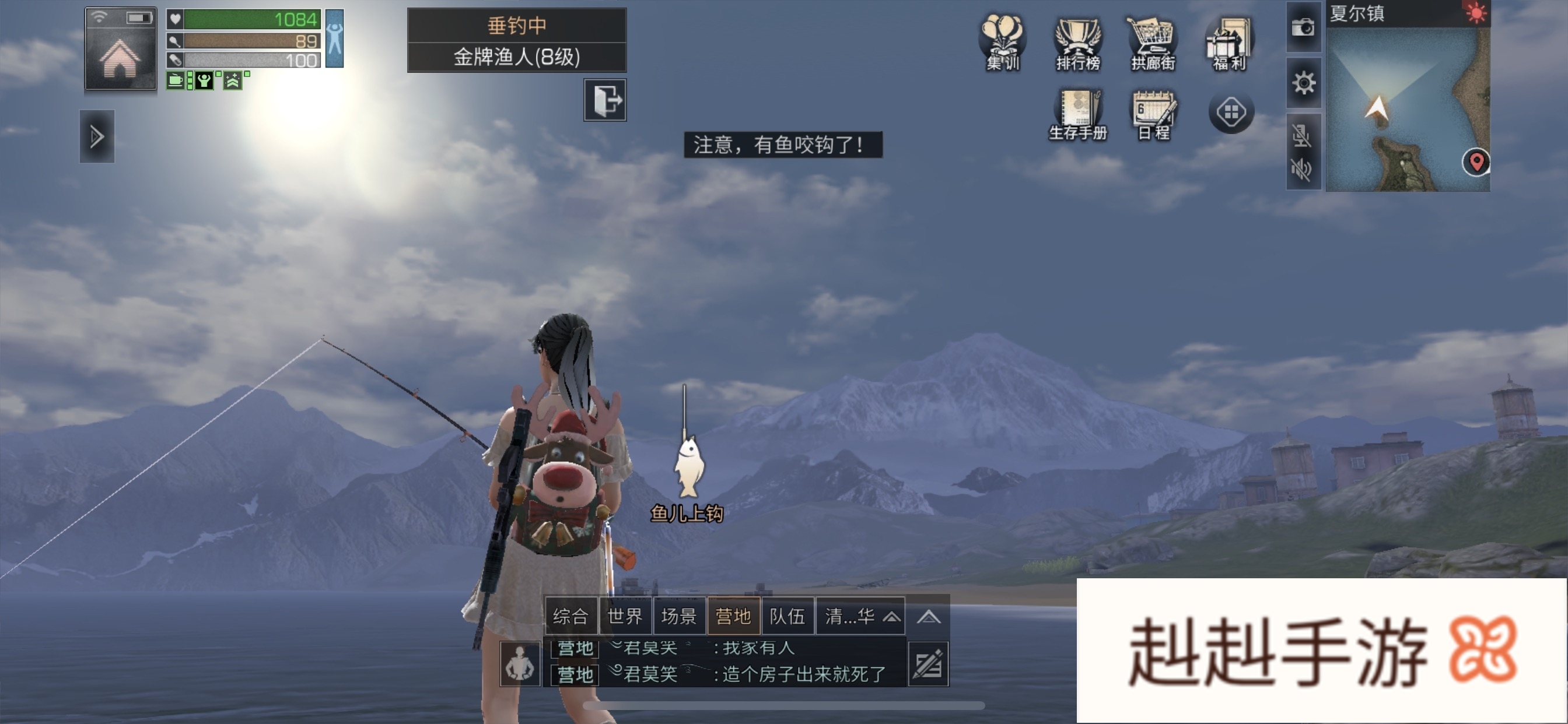Viewport: 1568px width, 724px height.
Task: Open the 生存手册 survival handbook
Action: coord(1077,114)
